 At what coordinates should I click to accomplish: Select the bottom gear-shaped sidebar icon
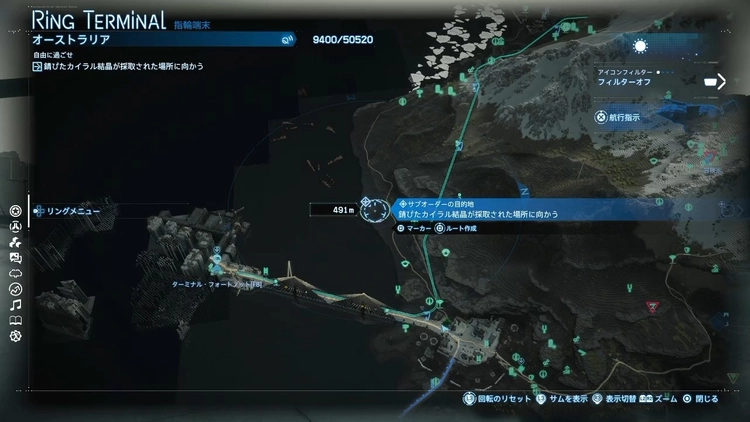point(15,336)
